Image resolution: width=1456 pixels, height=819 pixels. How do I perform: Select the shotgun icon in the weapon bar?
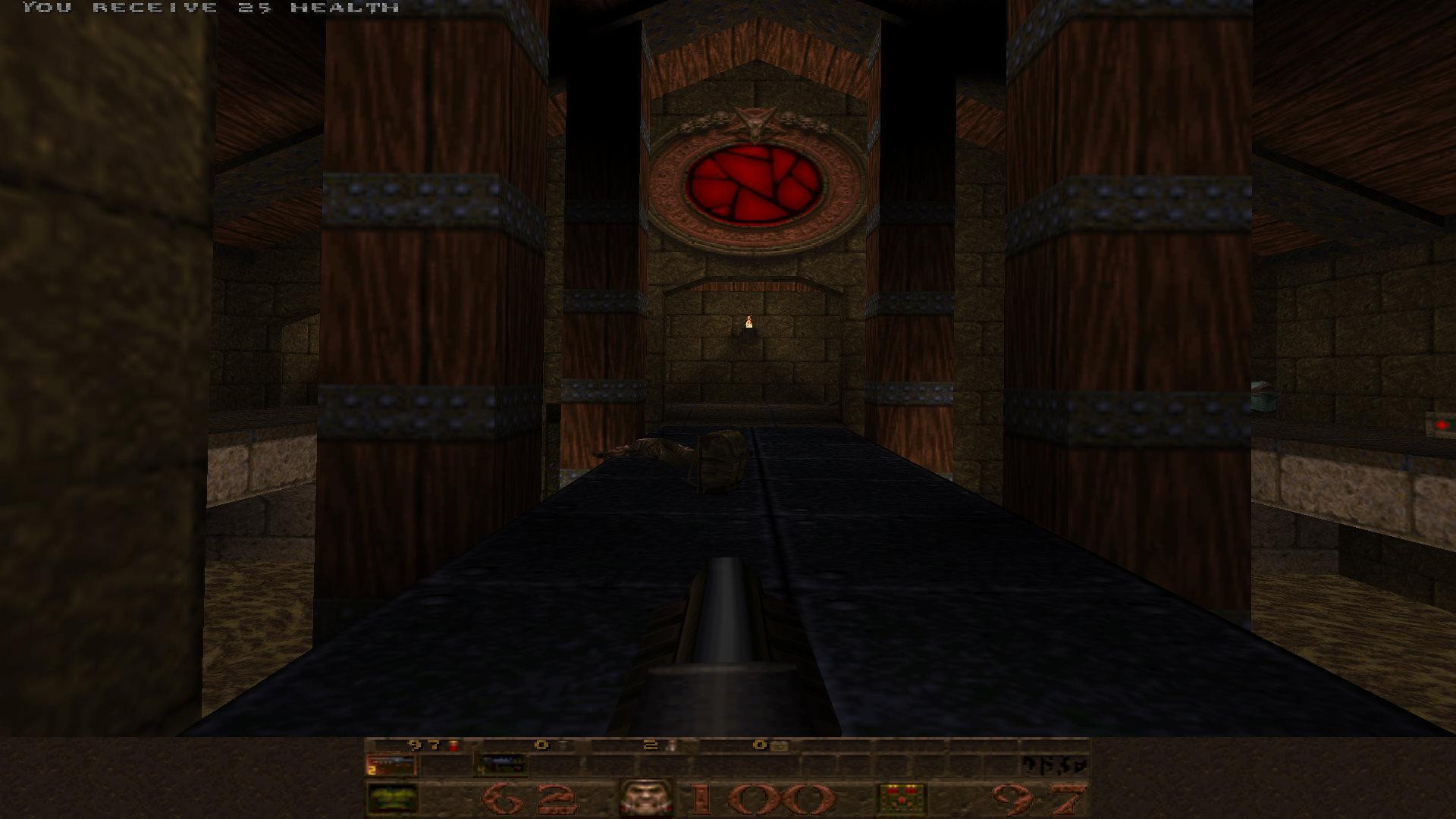pyautogui.click(x=391, y=764)
